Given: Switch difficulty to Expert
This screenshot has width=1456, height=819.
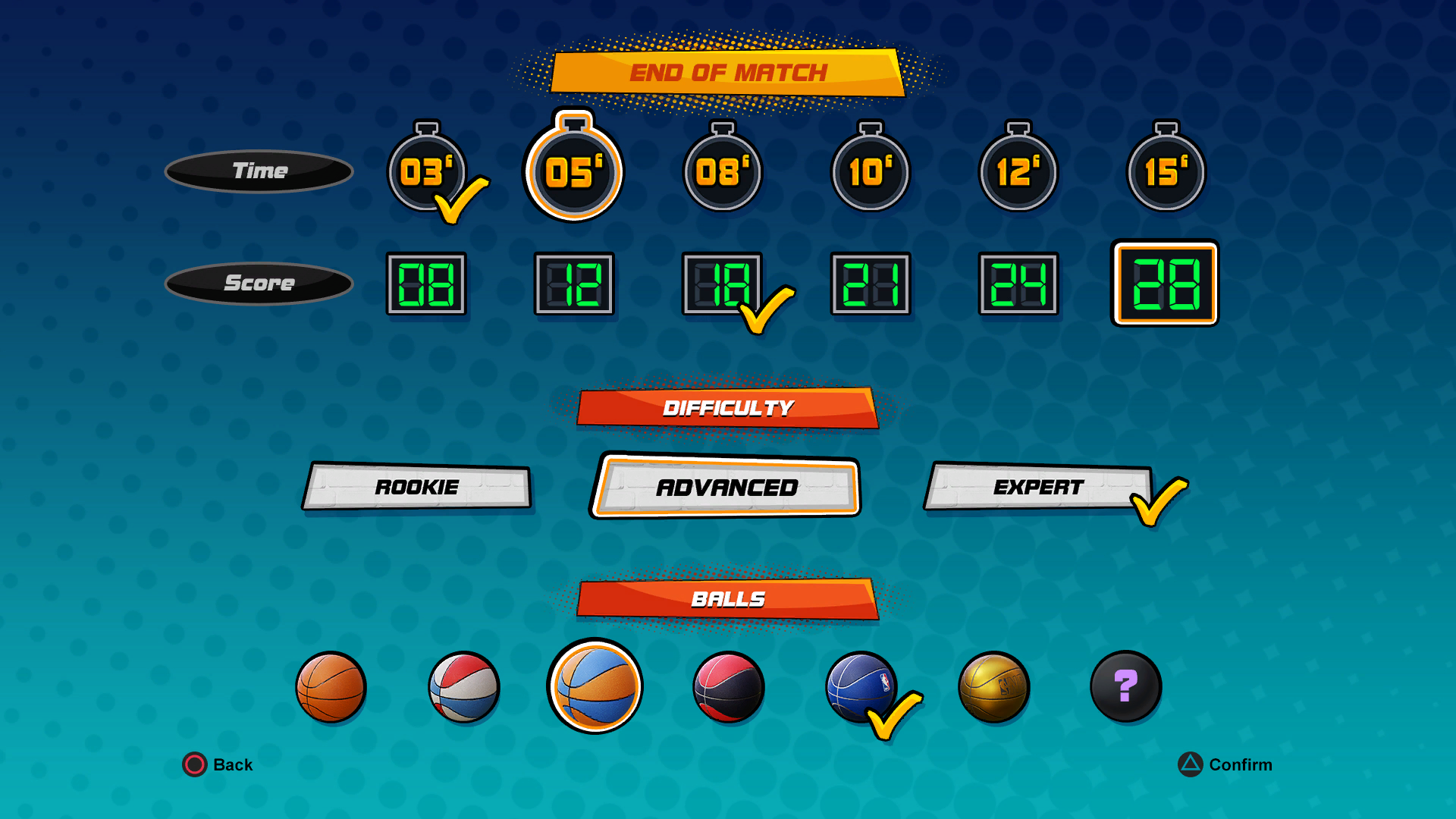Looking at the screenshot, I should [x=1037, y=487].
